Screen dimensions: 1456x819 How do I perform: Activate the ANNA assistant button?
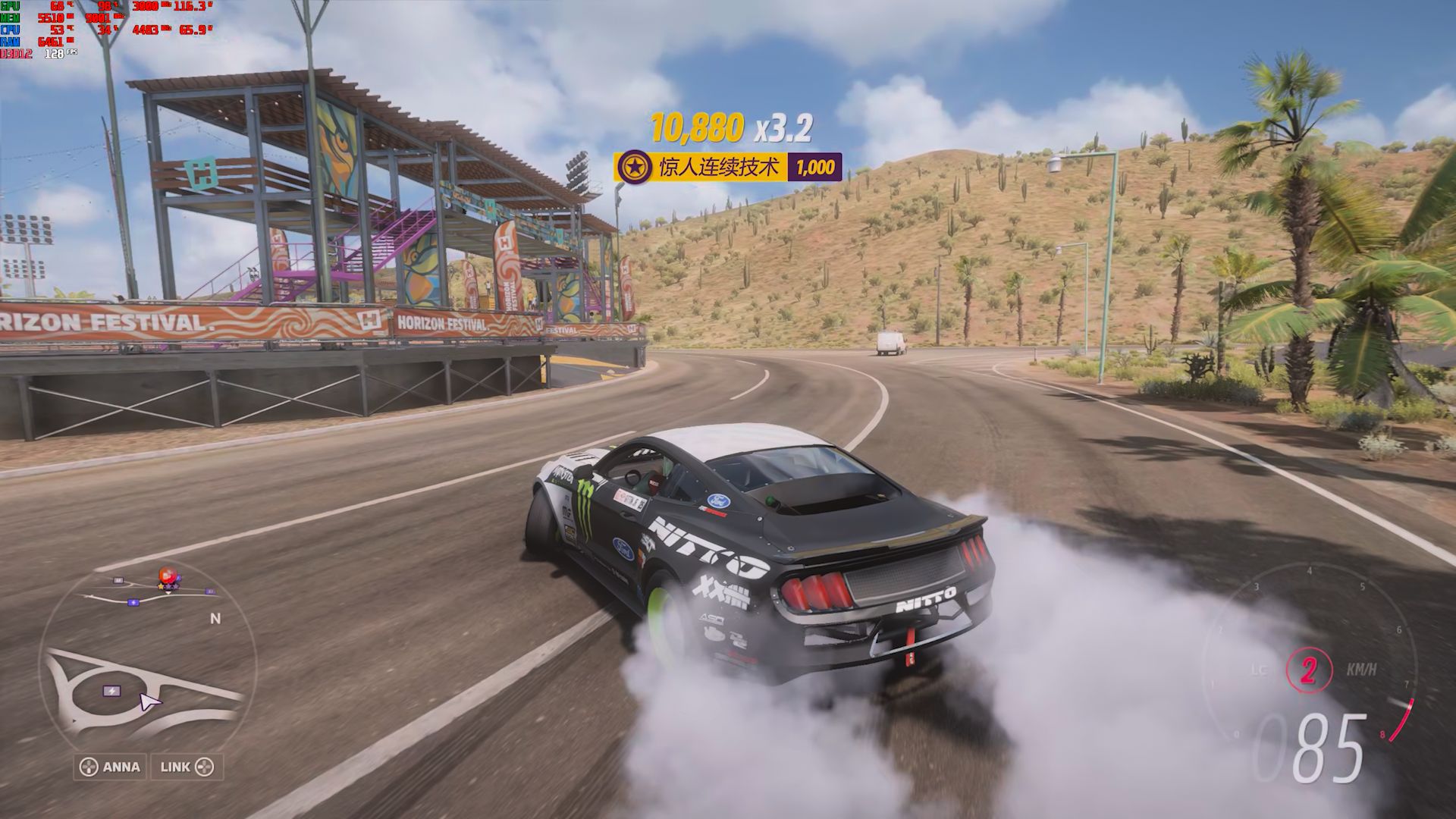pyautogui.click(x=111, y=767)
